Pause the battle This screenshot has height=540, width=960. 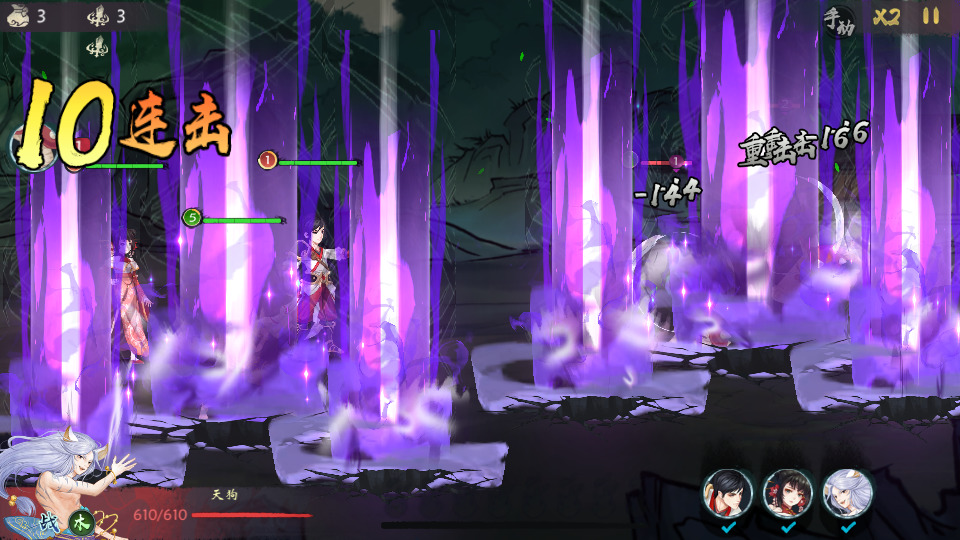(x=931, y=17)
